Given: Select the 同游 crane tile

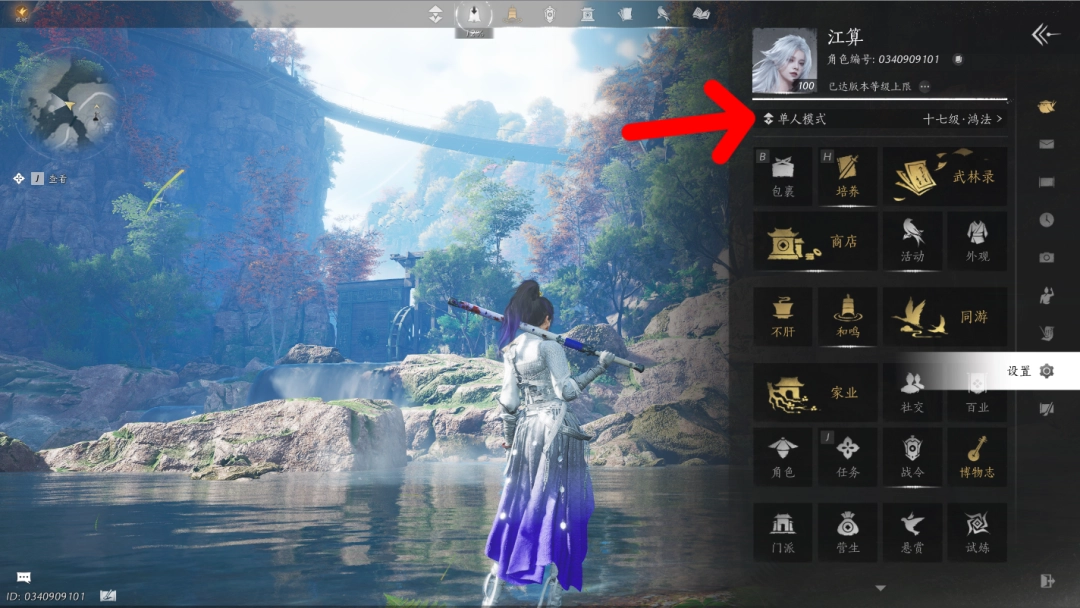Looking at the screenshot, I should (944, 318).
